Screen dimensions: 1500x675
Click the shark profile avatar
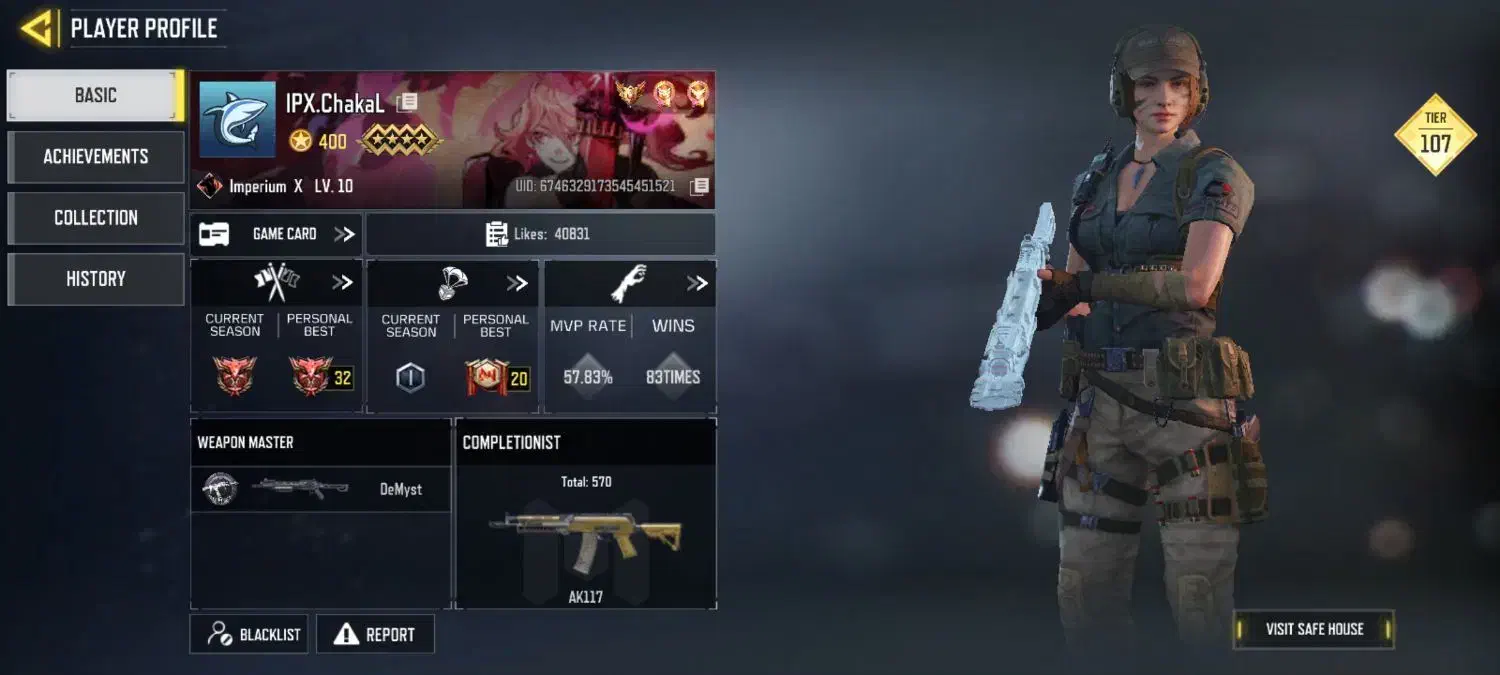click(x=237, y=119)
